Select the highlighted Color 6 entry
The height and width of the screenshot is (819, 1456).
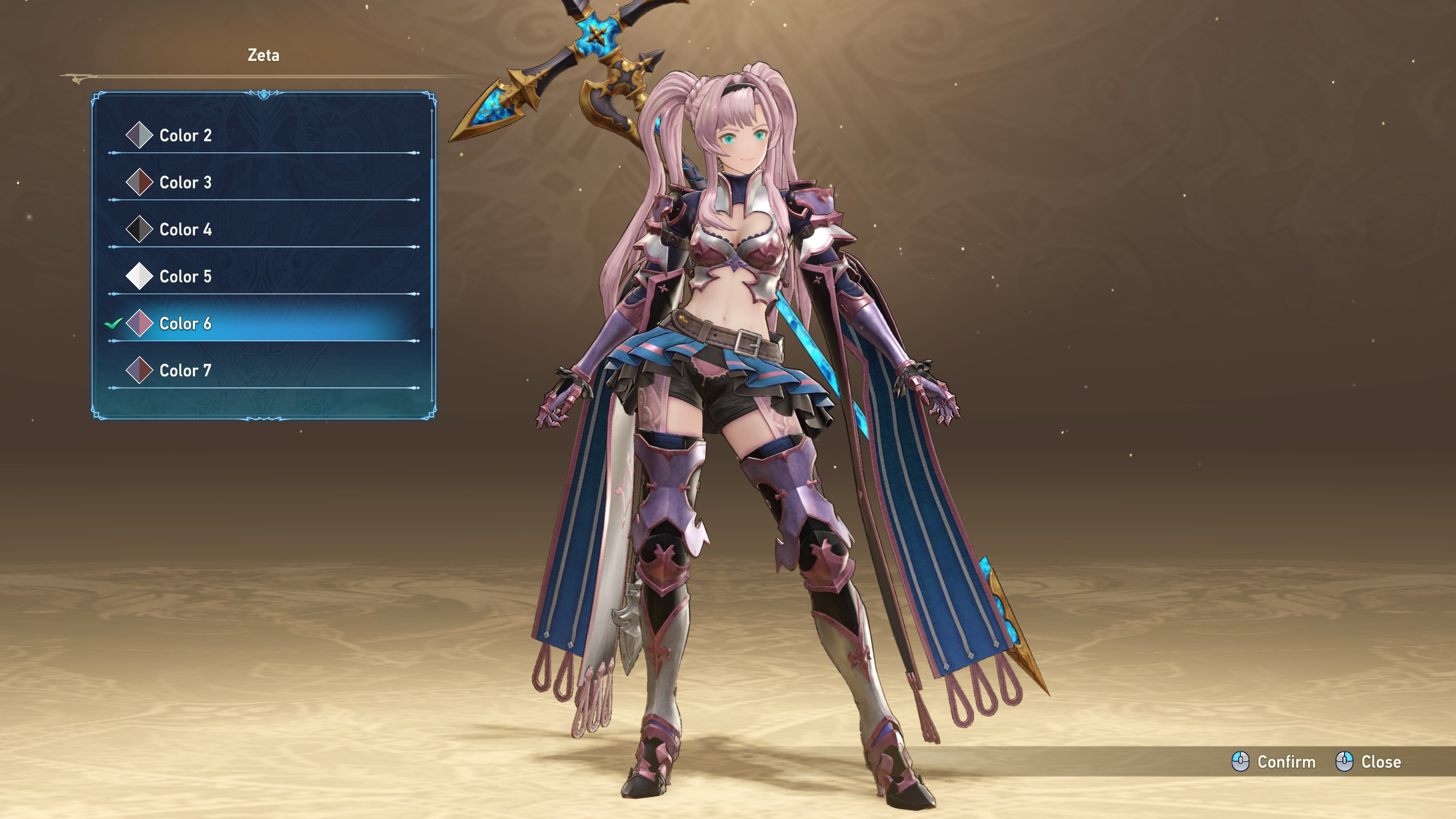(x=185, y=324)
